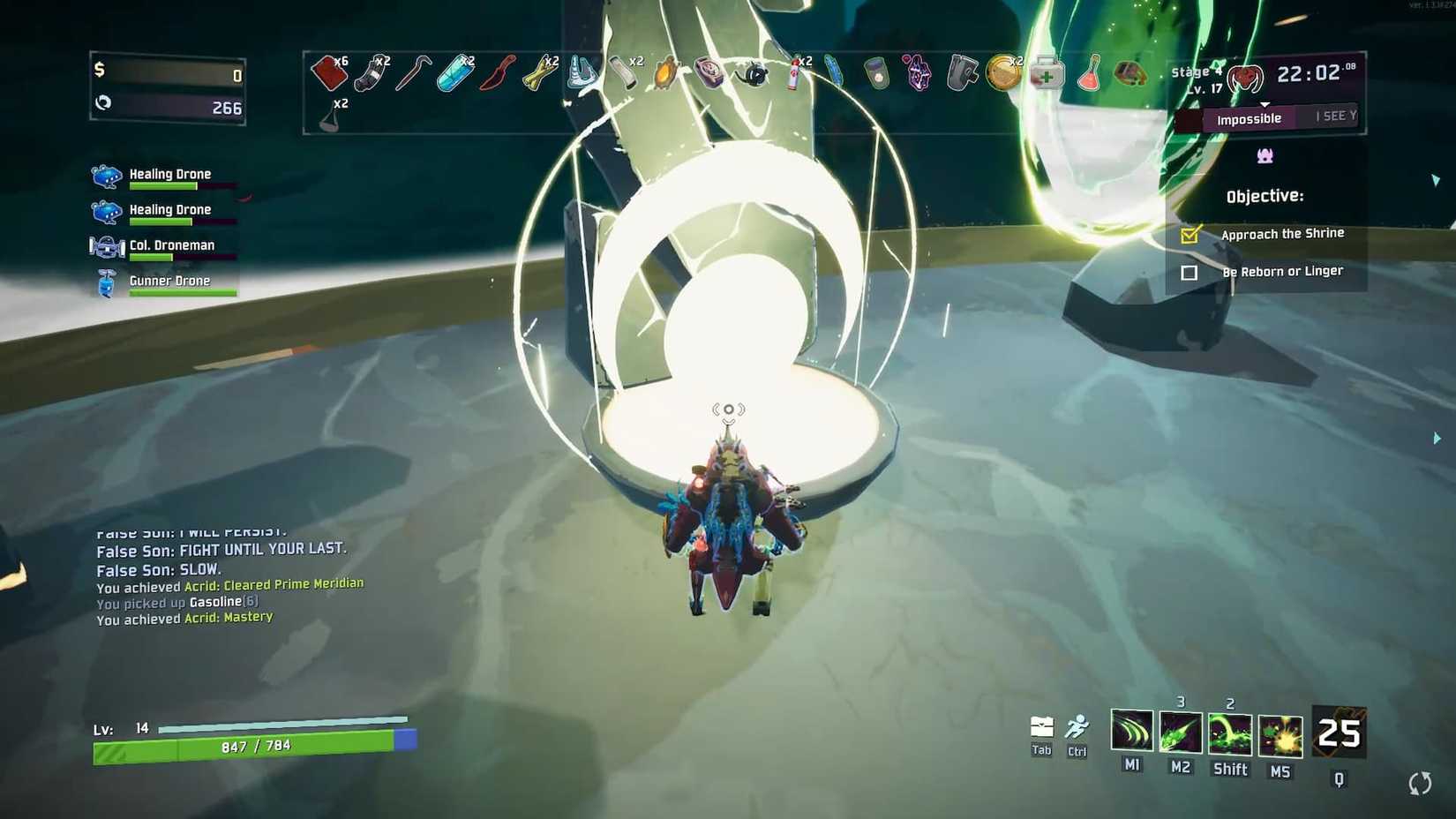Uncheck the Approach the Shrine objective

pos(1191,235)
